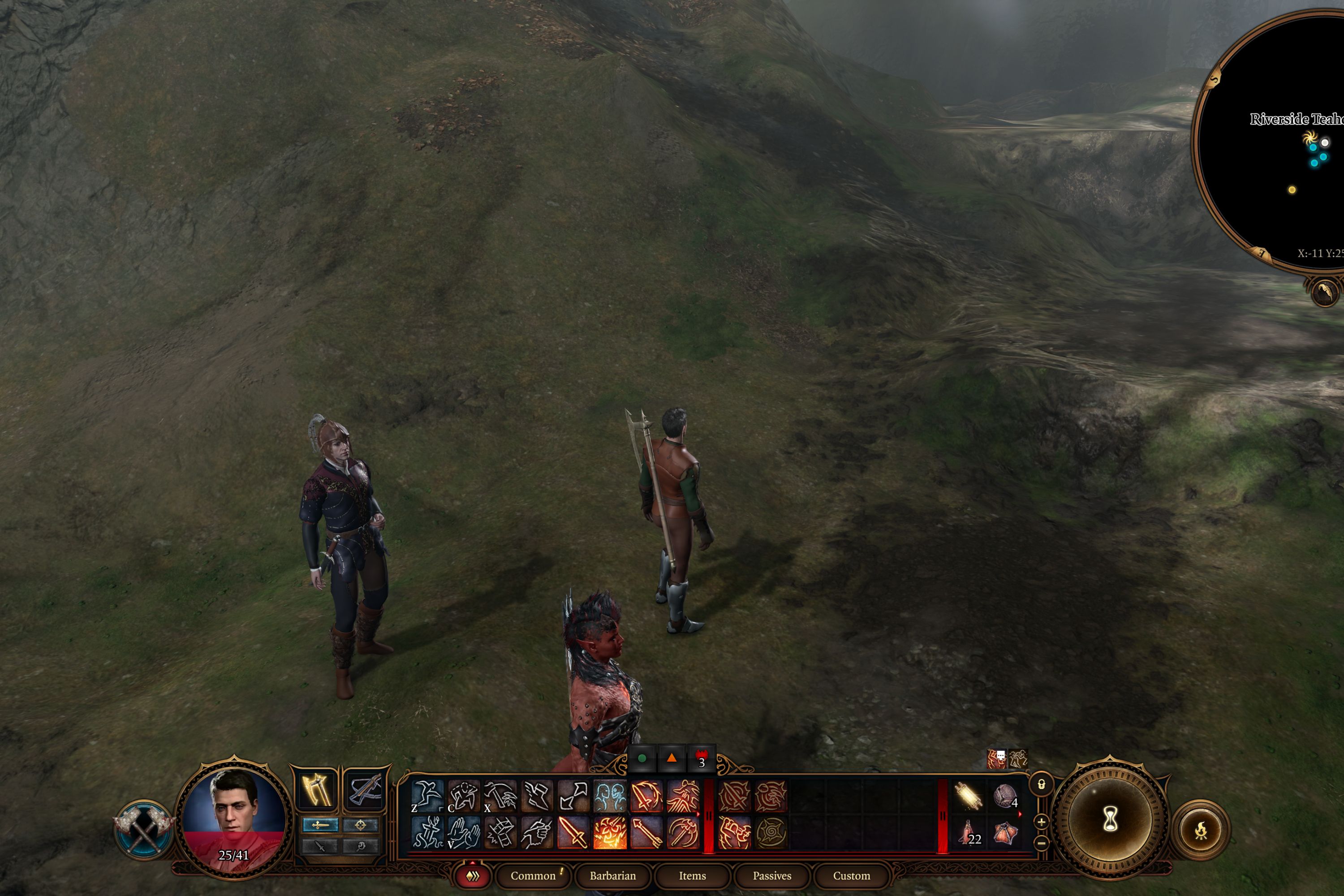Image resolution: width=1344 pixels, height=896 pixels.
Task: Select the Items hotbar tab
Action: (x=692, y=875)
